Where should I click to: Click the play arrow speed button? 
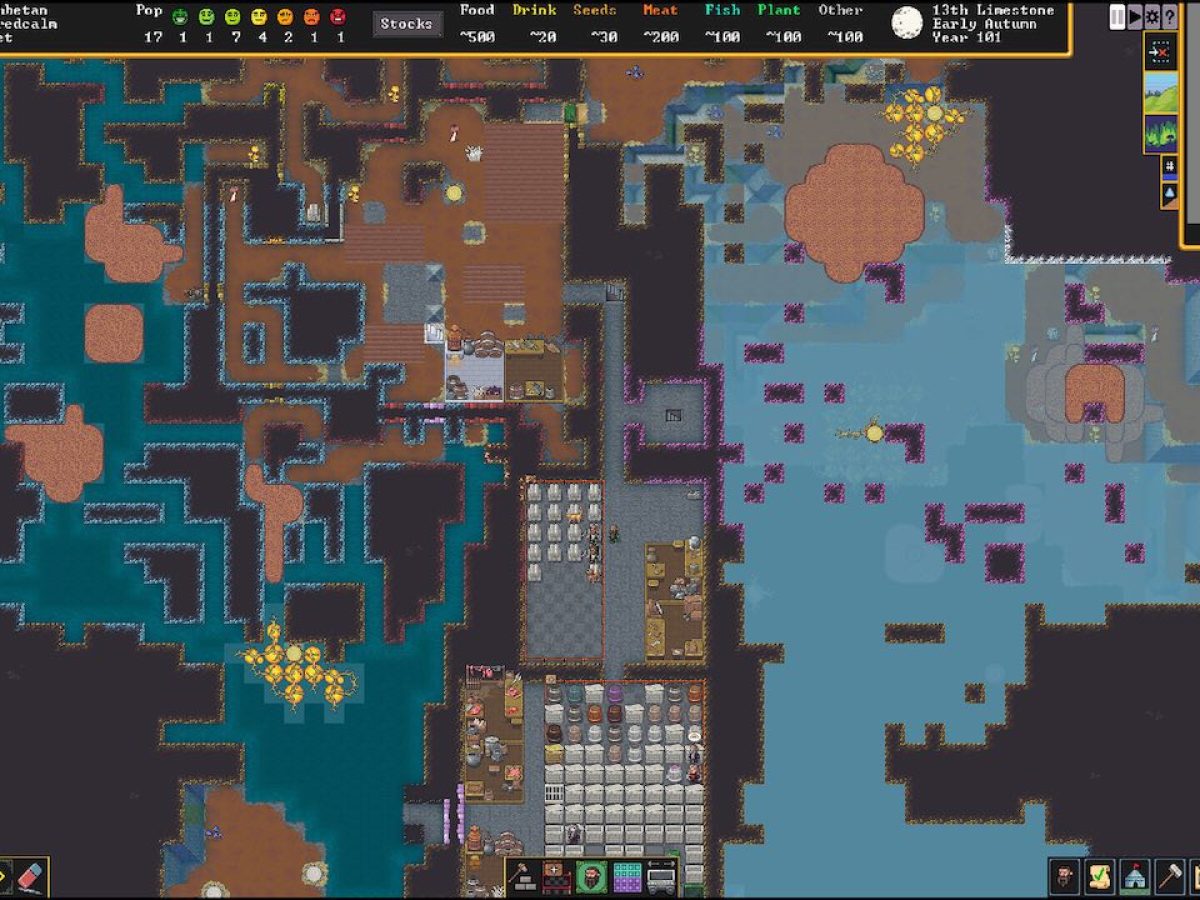1135,17
